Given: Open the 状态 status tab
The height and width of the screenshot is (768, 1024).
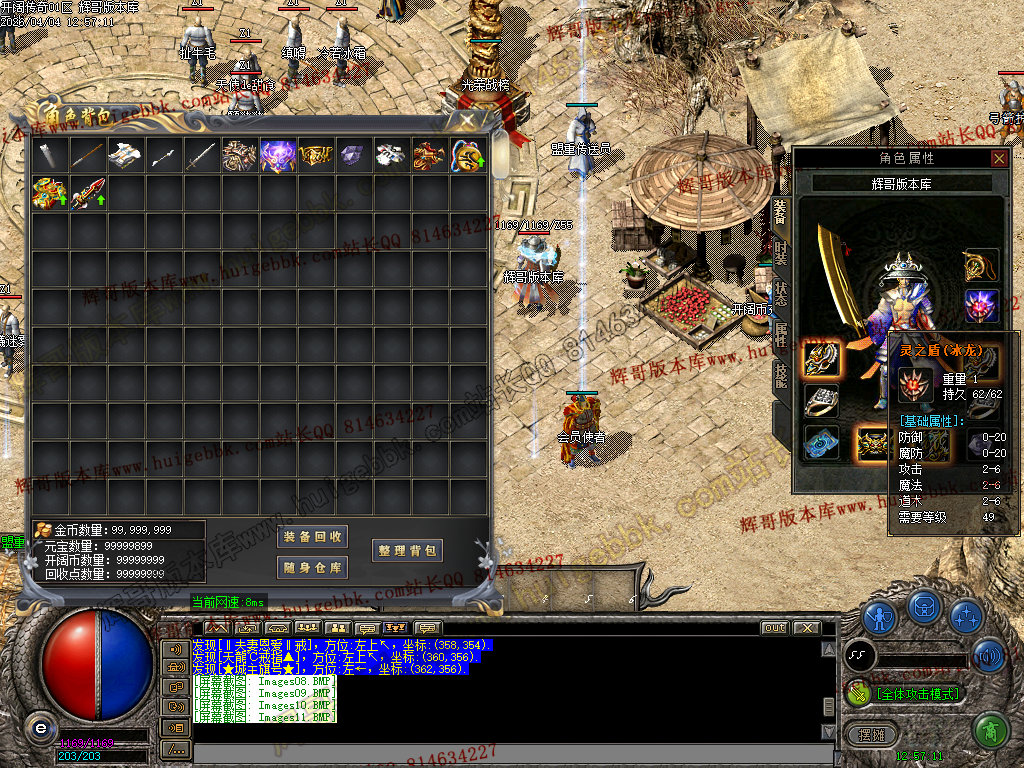Looking at the screenshot, I should point(780,295).
